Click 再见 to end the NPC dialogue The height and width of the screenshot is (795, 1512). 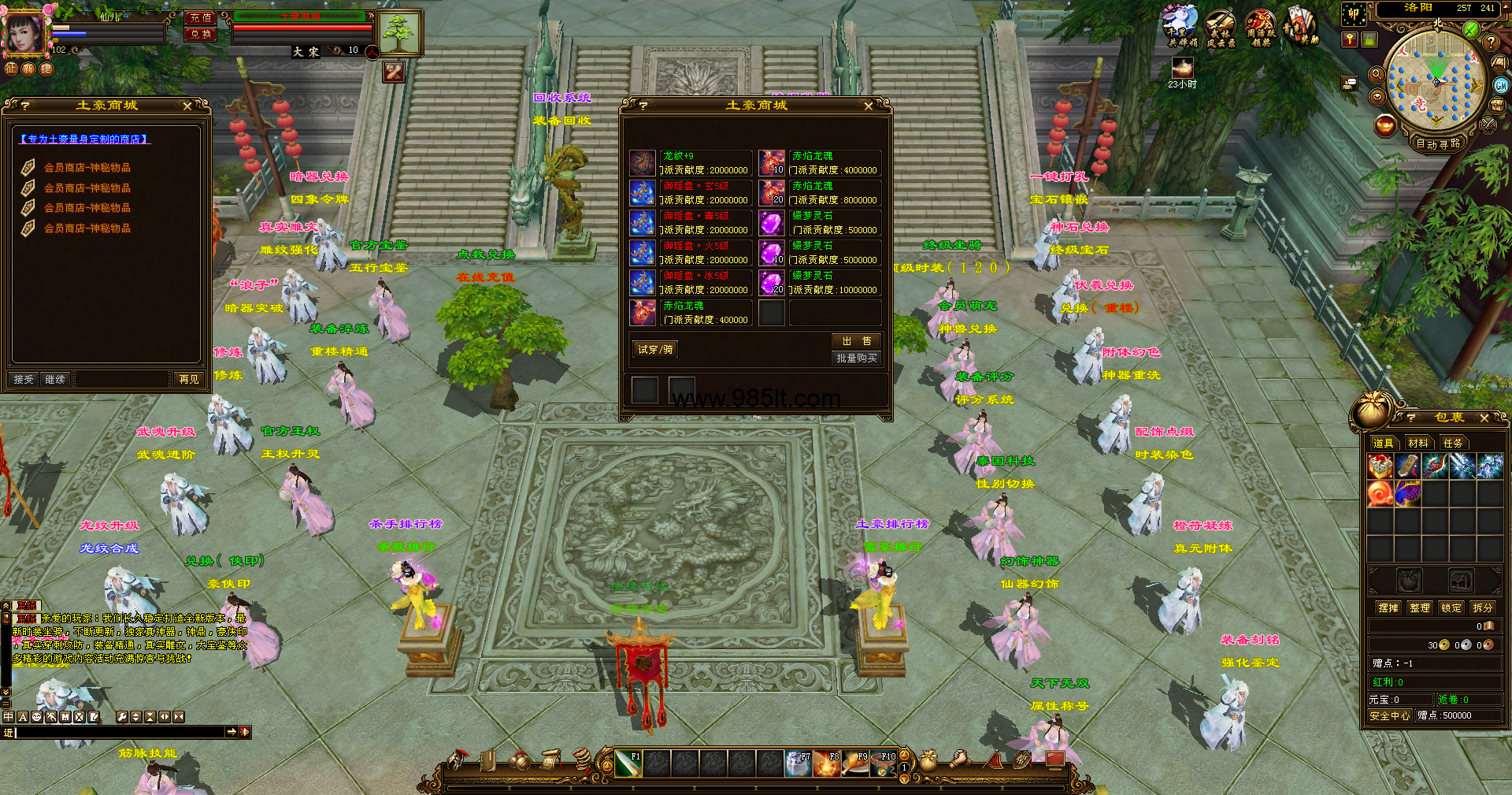189,380
